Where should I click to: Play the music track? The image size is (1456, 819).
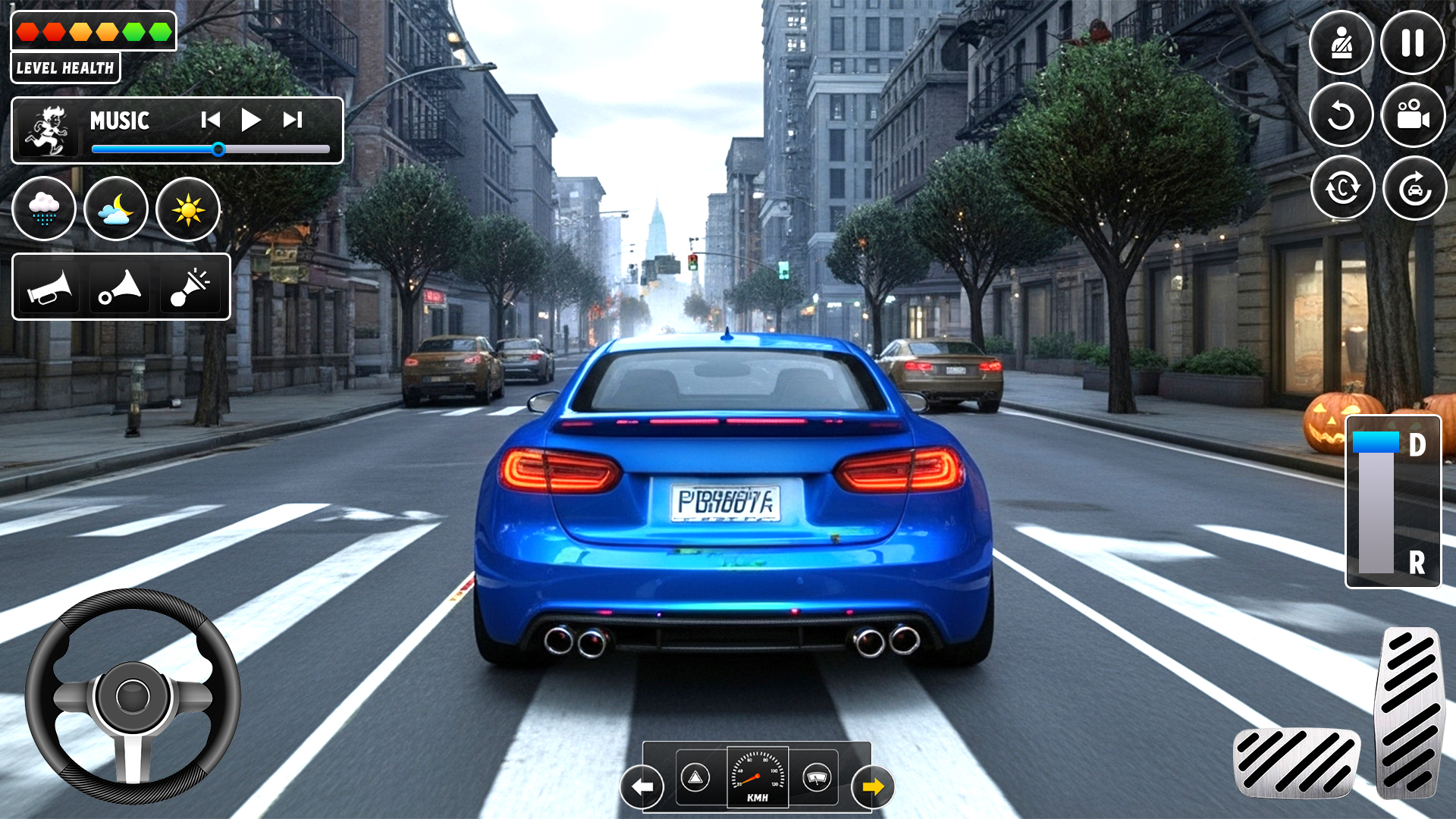pos(250,120)
